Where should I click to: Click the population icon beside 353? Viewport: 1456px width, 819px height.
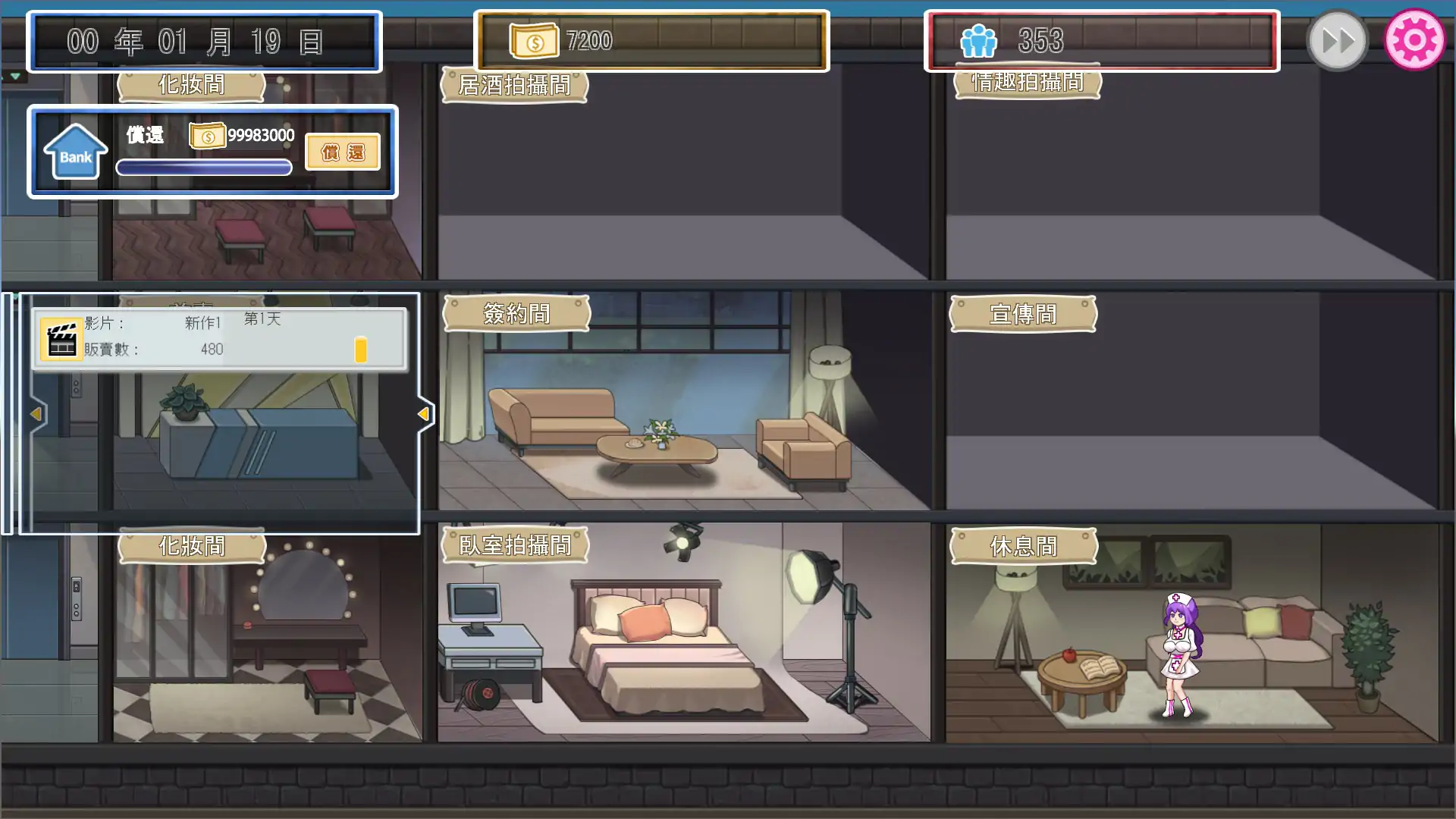(979, 41)
